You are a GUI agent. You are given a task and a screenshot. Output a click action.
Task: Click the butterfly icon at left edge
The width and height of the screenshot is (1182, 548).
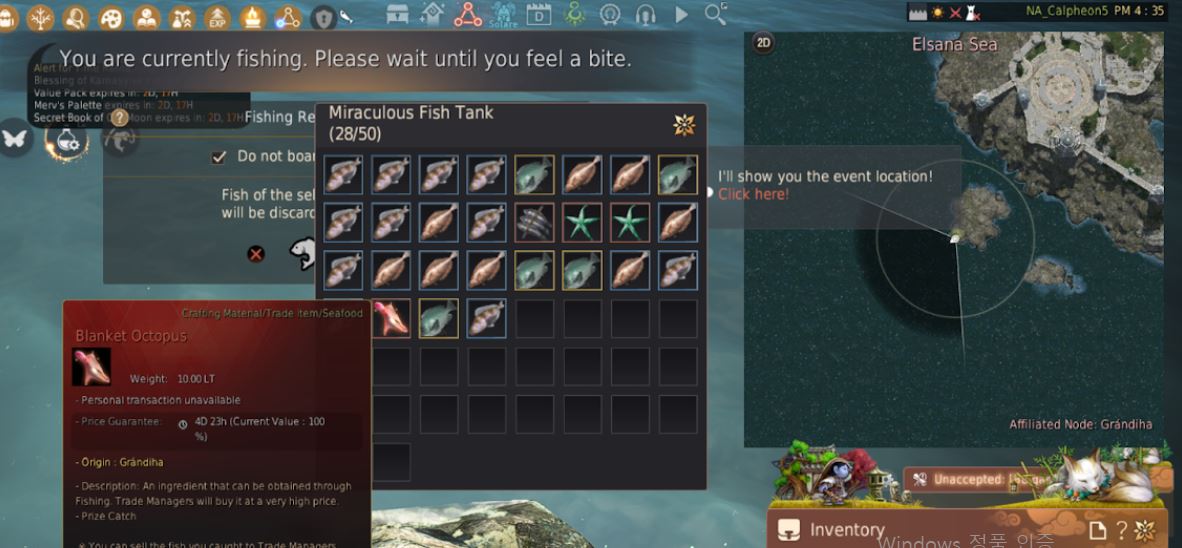click(x=14, y=138)
